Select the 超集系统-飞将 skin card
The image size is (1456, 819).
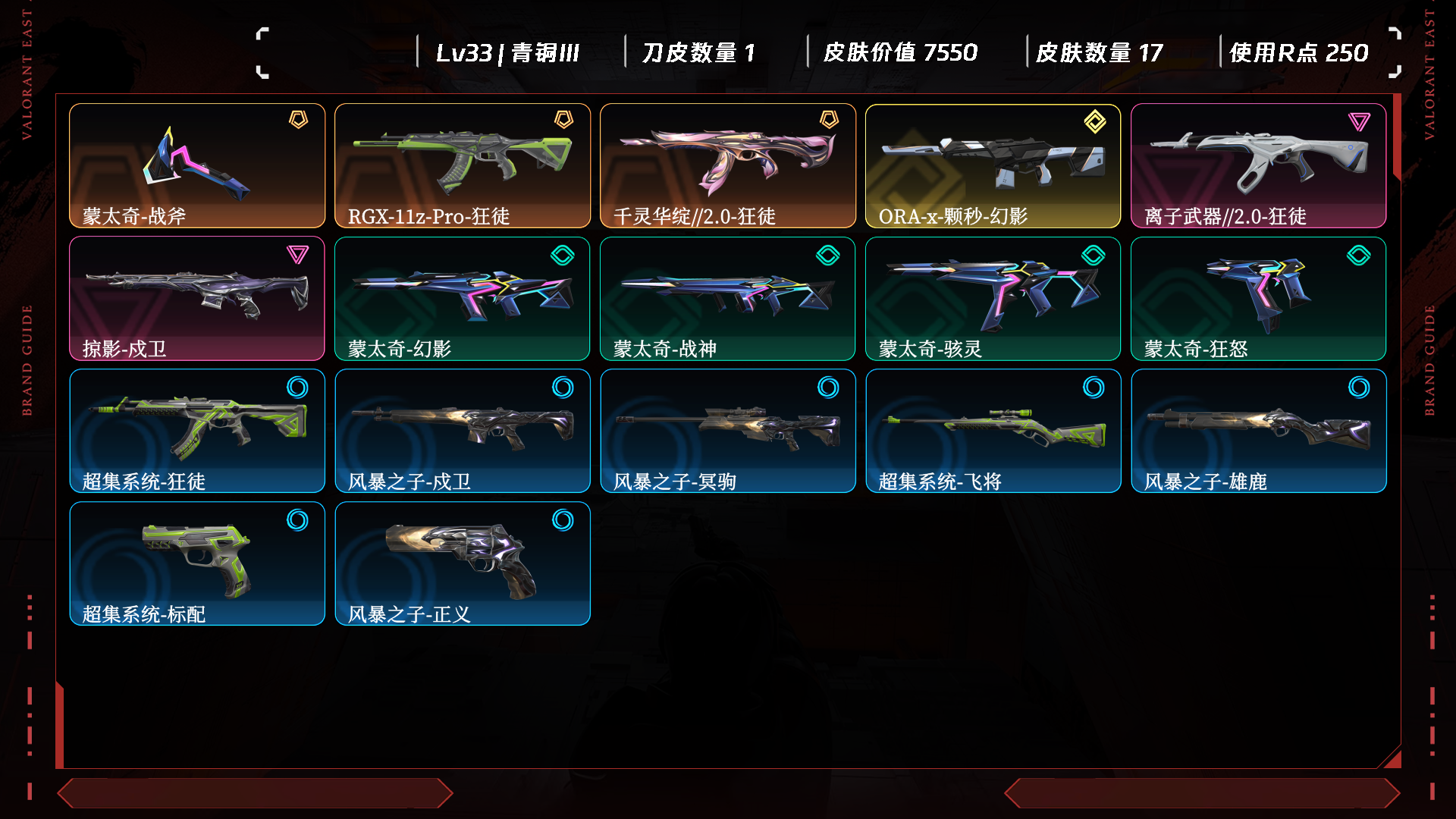point(993,431)
